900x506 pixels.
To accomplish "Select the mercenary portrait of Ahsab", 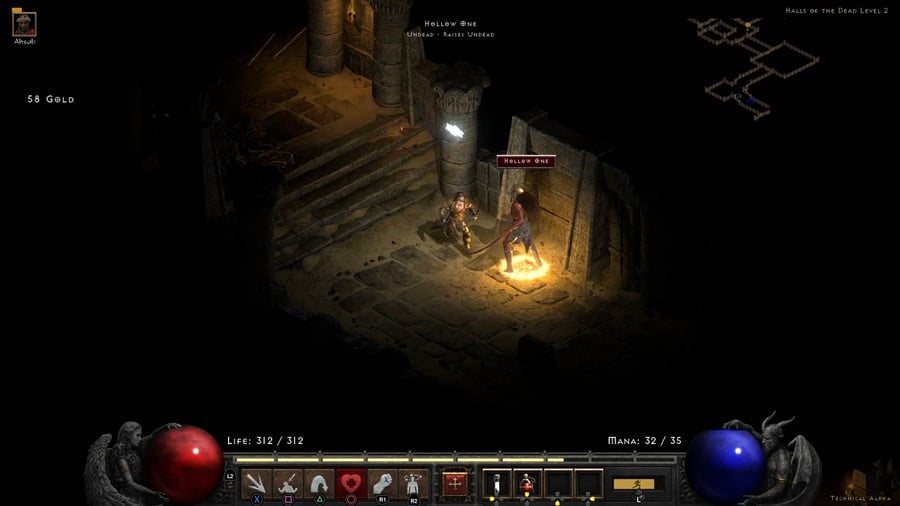I will pyautogui.click(x=24, y=24).
